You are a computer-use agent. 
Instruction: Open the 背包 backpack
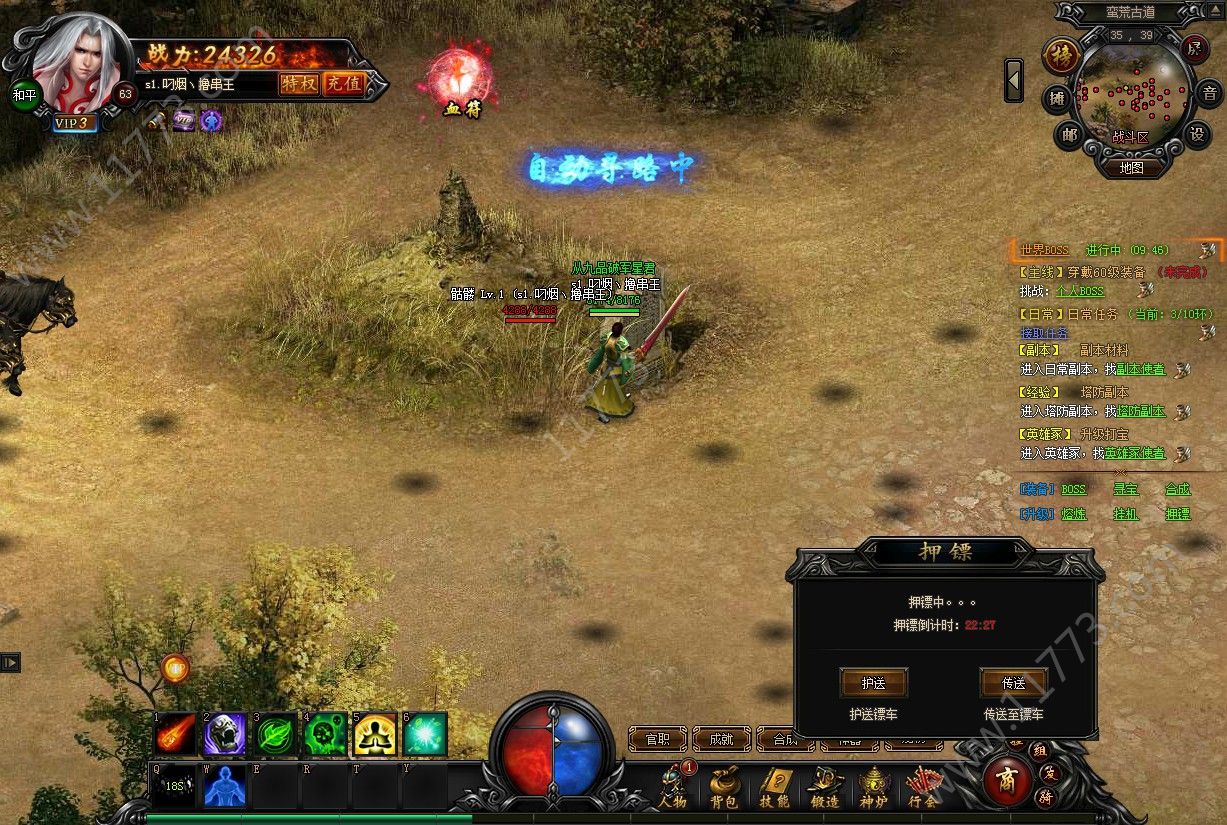point(724,787)
